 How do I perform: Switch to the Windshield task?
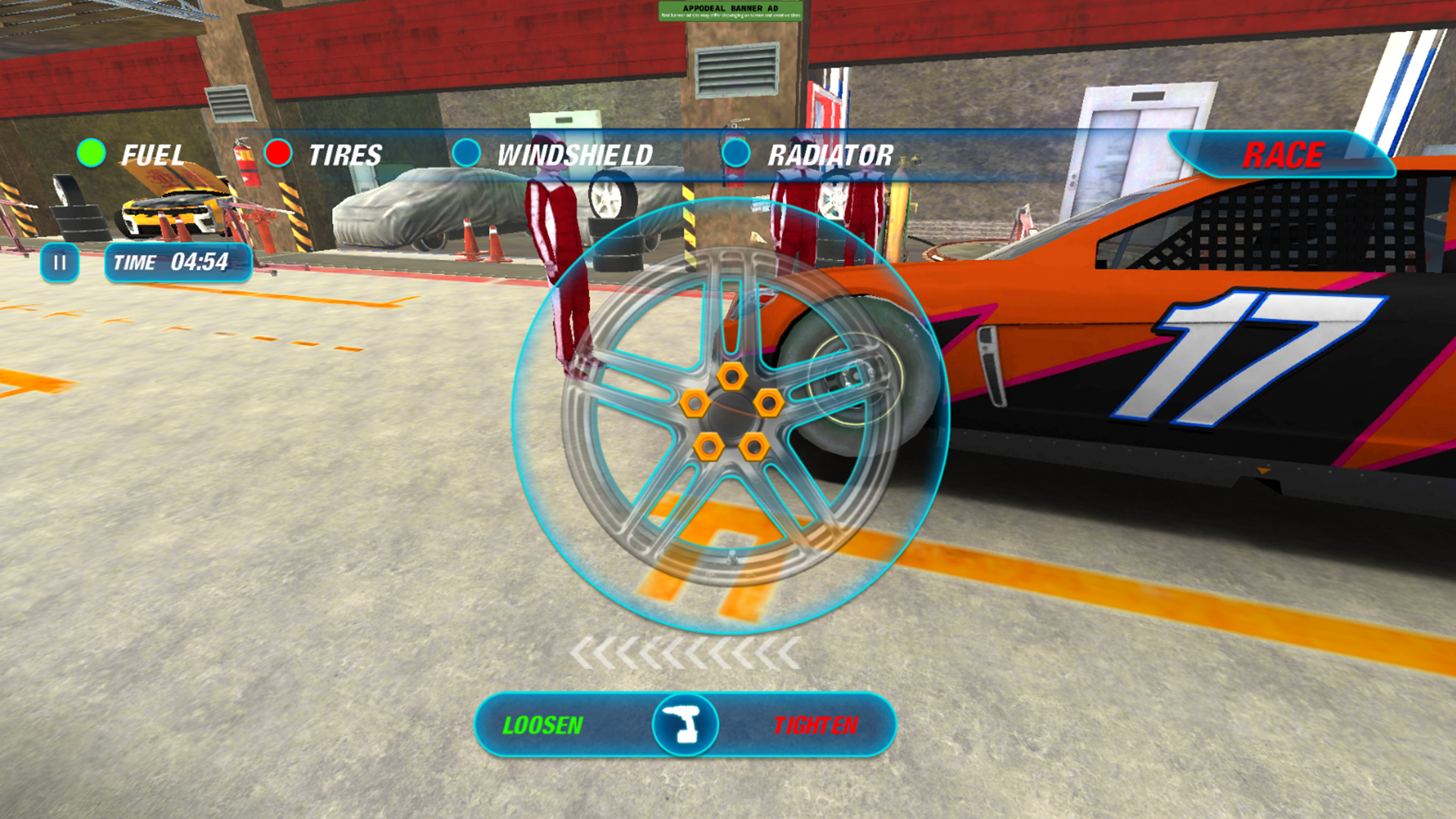pyautogui.click(x=574, y=155)
